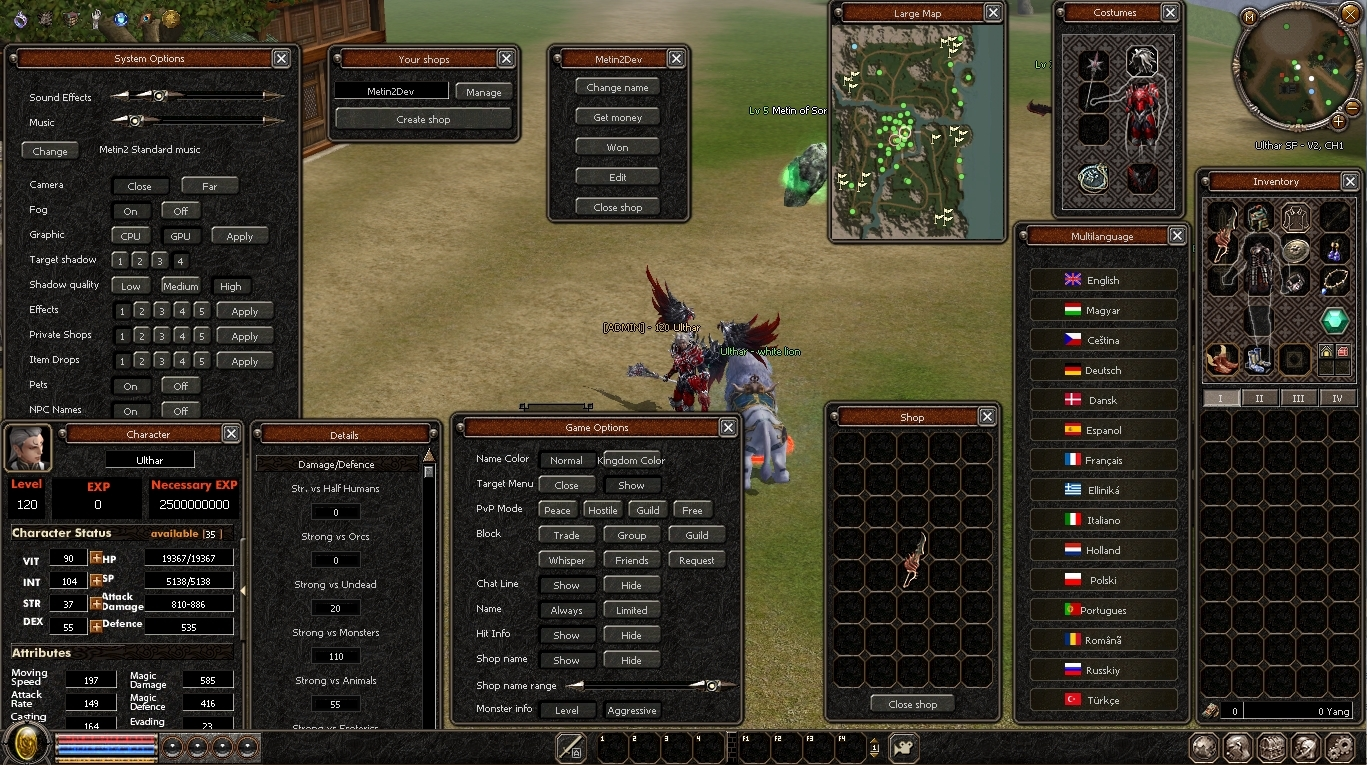Click the Close shop button under the Shop grid
The height and width of the screenshot is (765, 1367).
[x=912, y=704]
